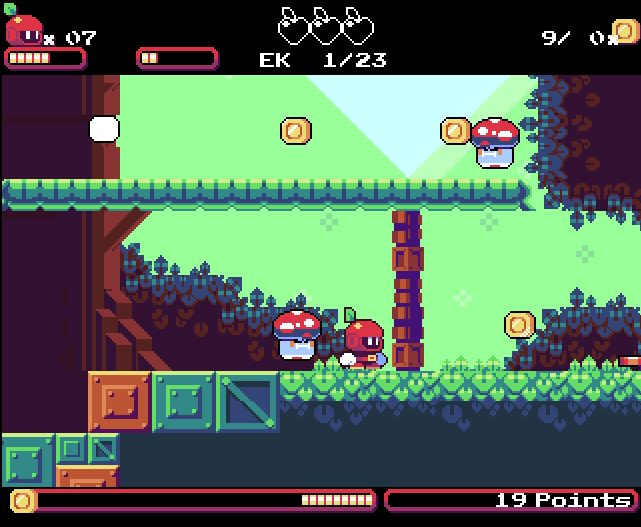The width and height of the screenshot is (641, 527).
Task: Select the three apple collectibles tracker
Action: (x=325, y=25)
